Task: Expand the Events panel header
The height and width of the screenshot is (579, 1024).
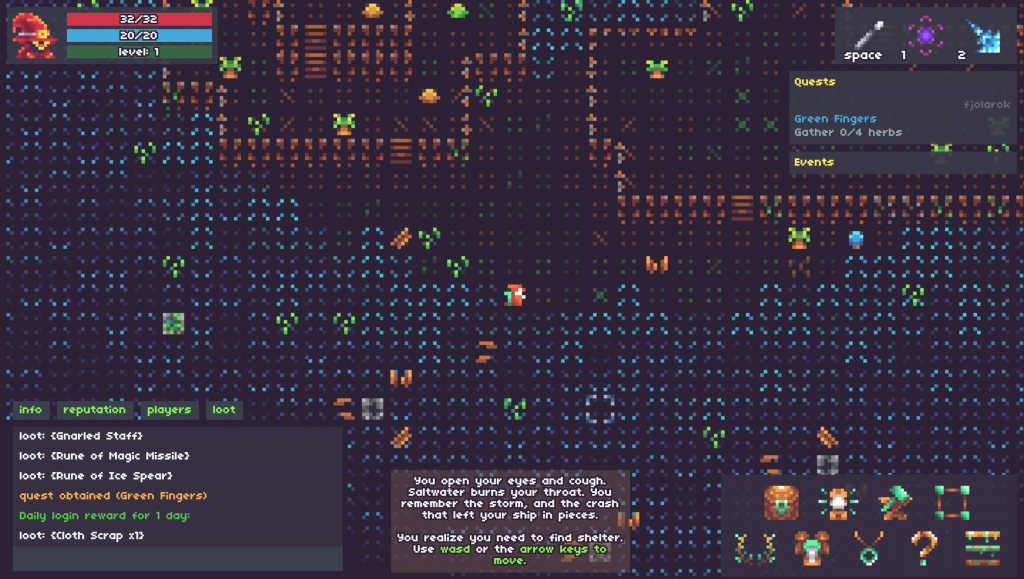Action: (x=814, y=162)
